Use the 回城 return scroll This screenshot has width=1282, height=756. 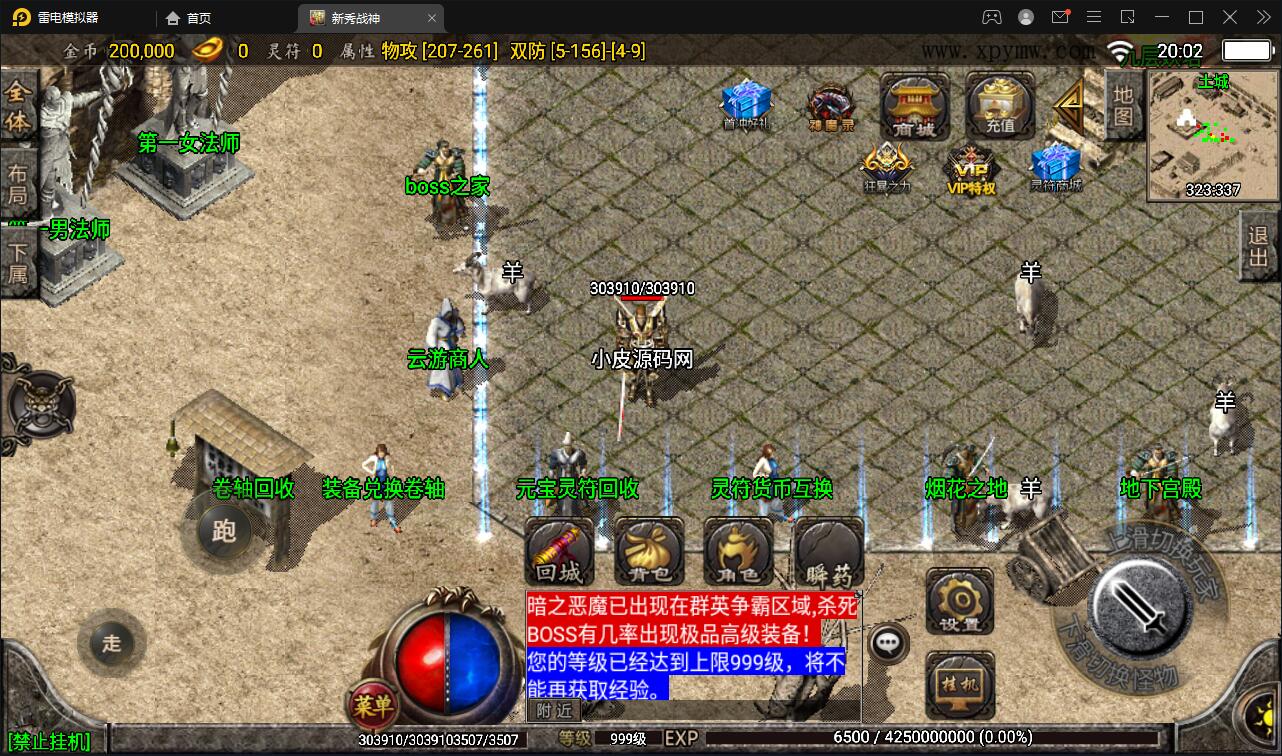[559, 552]
